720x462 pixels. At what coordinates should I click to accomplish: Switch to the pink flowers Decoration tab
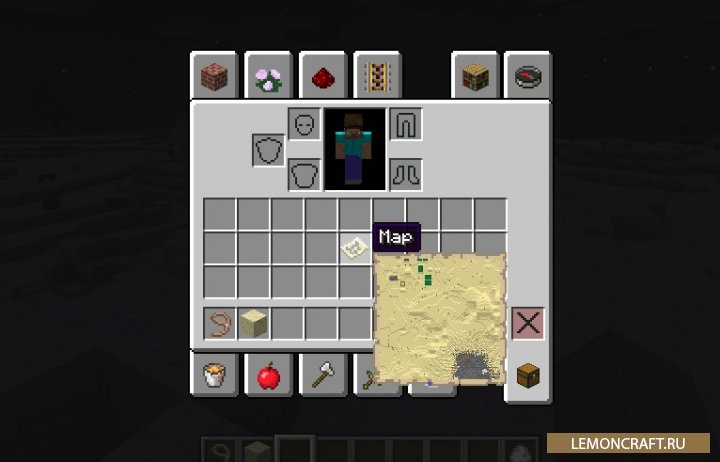click(268, 77)
